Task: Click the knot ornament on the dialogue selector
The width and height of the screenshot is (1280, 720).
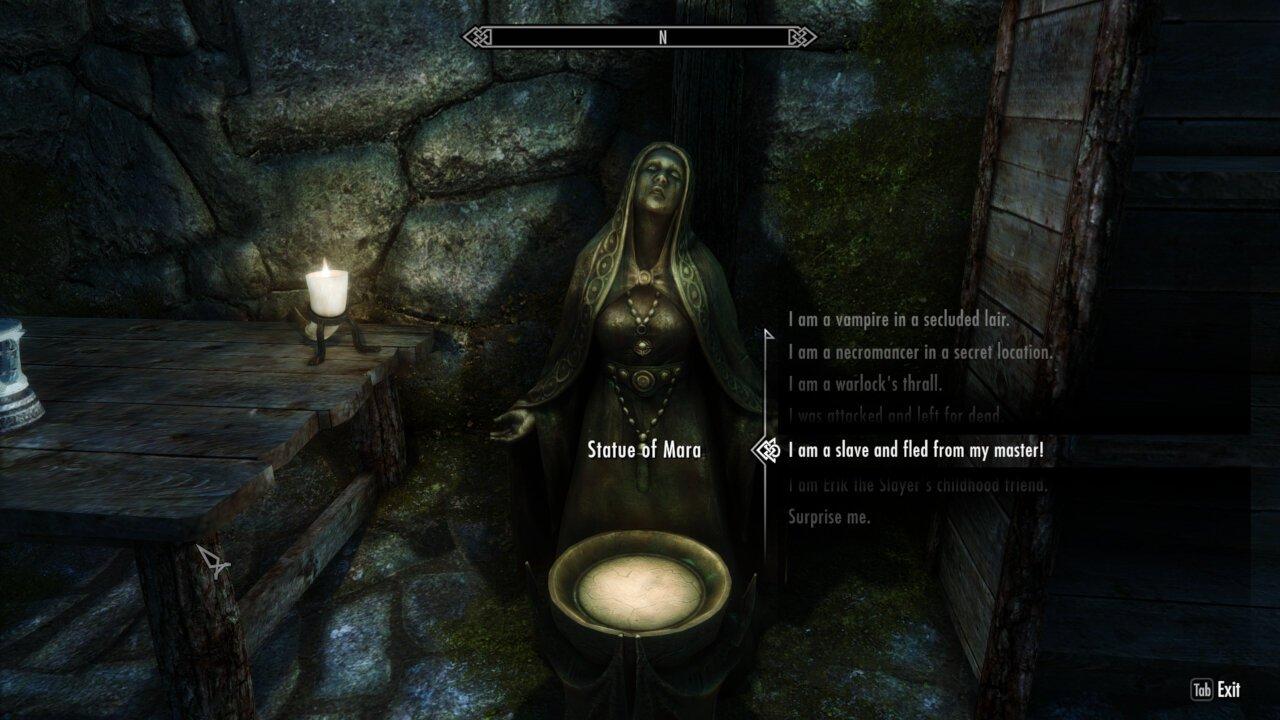Action: 770,452
